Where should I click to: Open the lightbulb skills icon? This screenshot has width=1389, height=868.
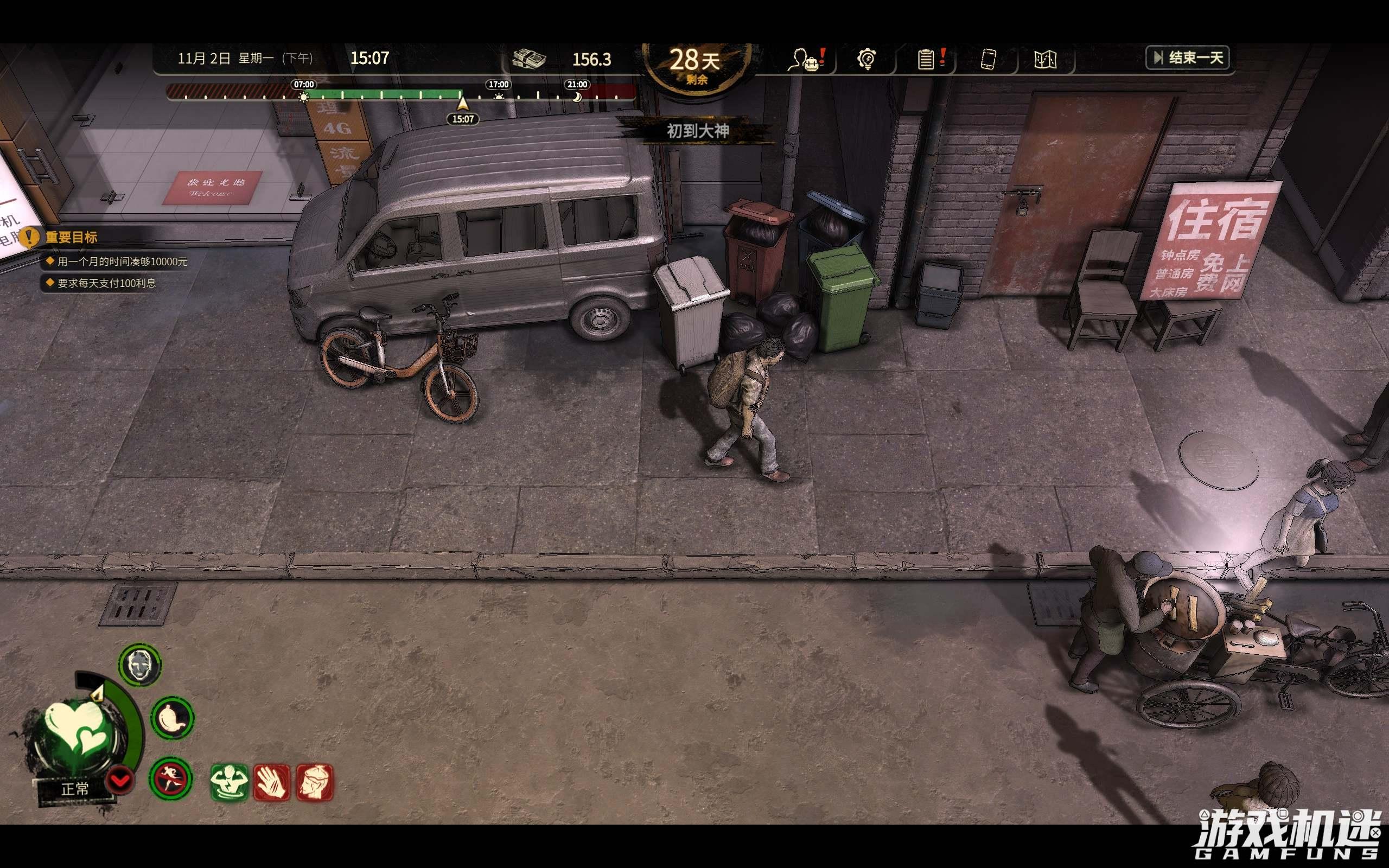click(866, 59)
